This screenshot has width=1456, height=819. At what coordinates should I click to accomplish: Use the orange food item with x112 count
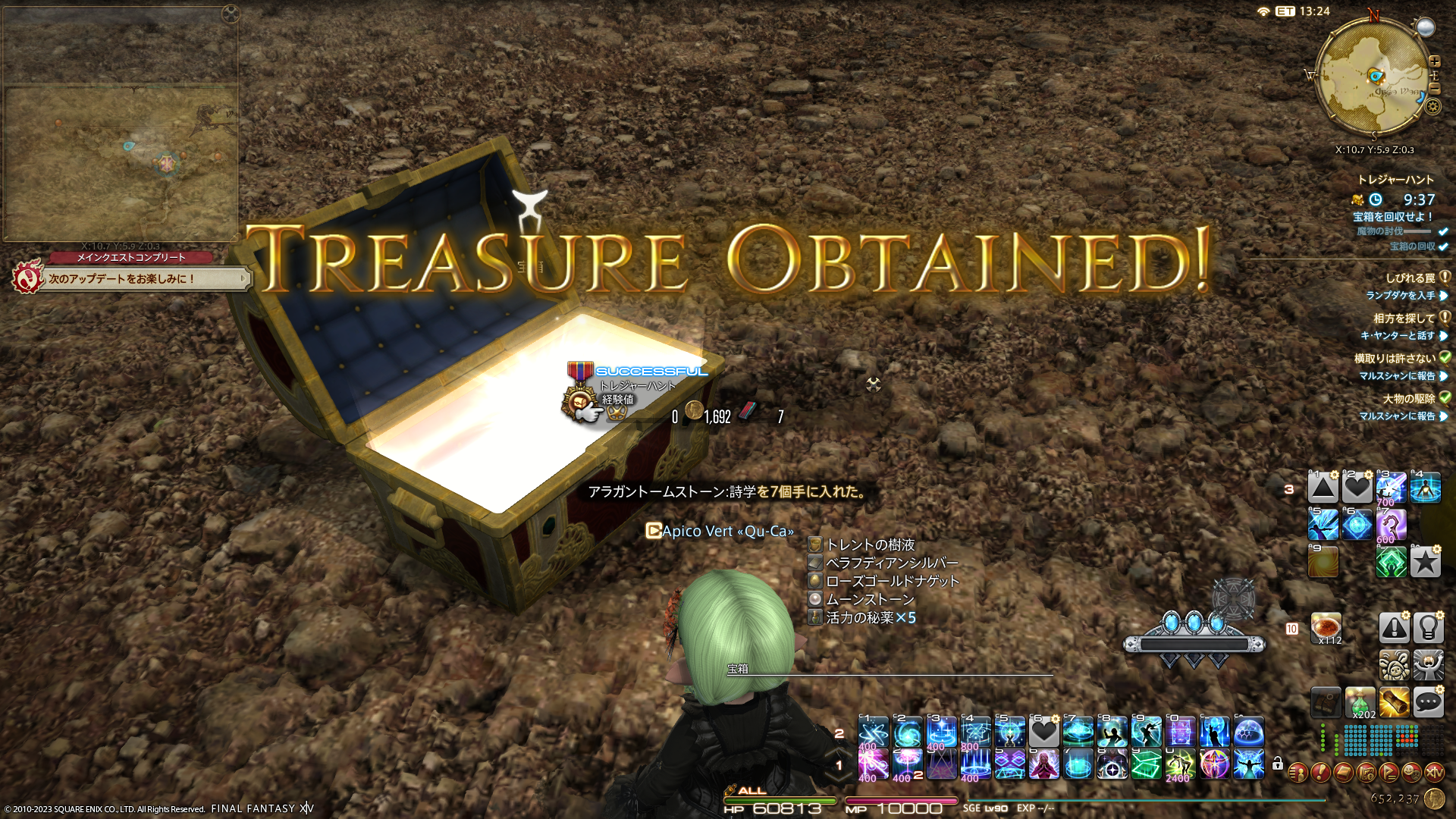[1326, 628]
